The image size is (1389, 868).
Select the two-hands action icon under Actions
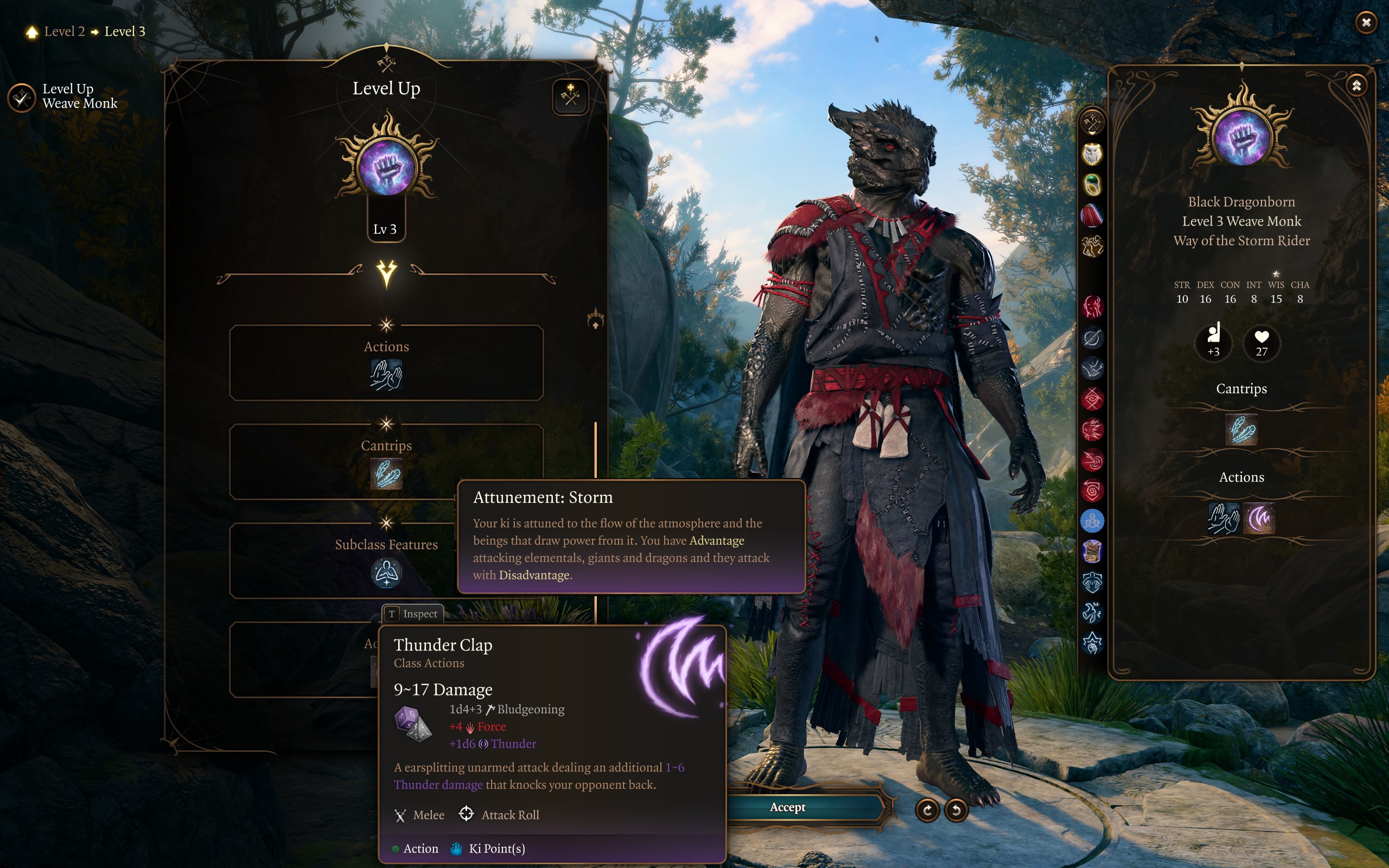tap(386, 375)
